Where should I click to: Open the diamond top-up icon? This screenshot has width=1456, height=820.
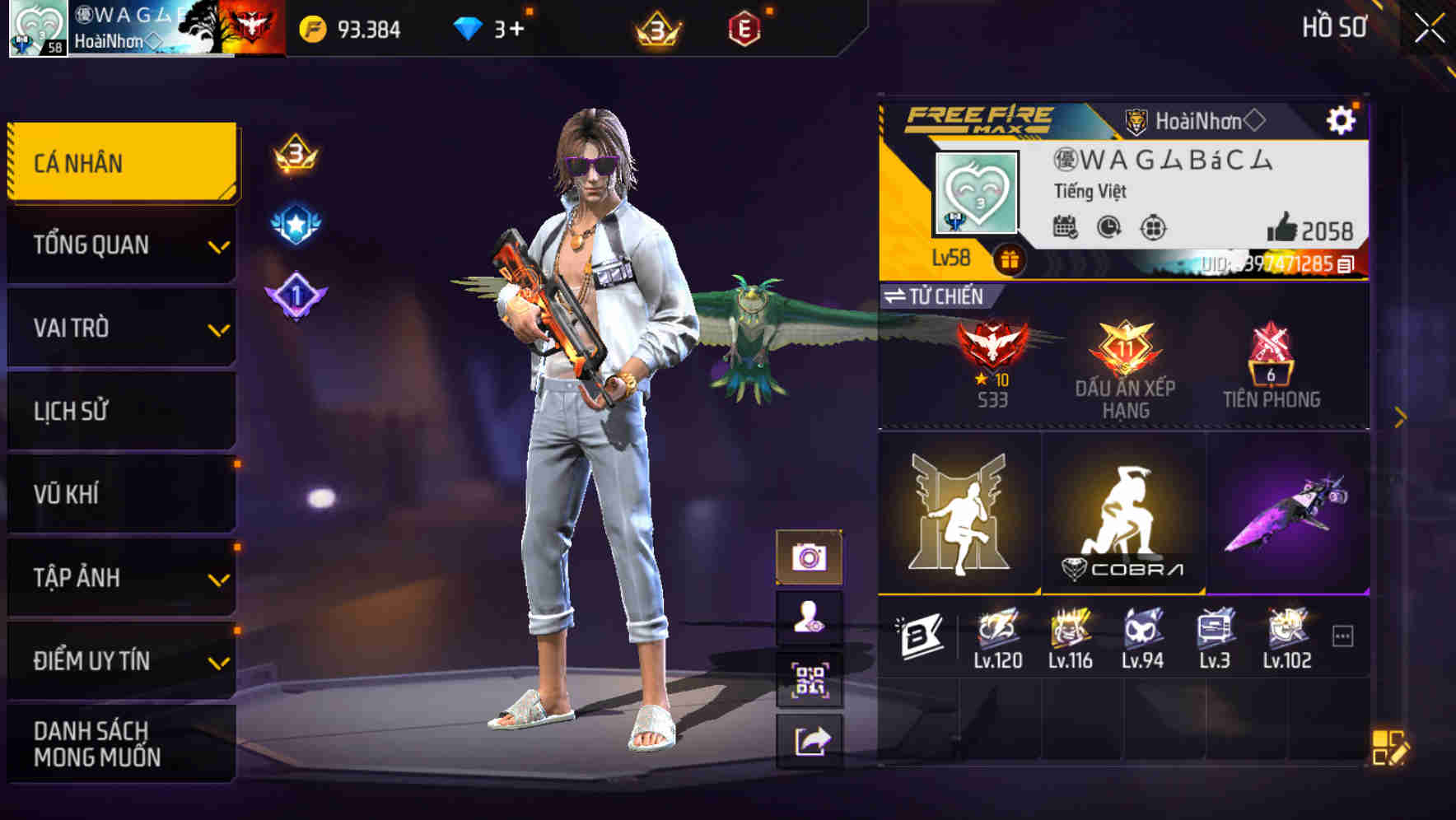tap(468, 27)
